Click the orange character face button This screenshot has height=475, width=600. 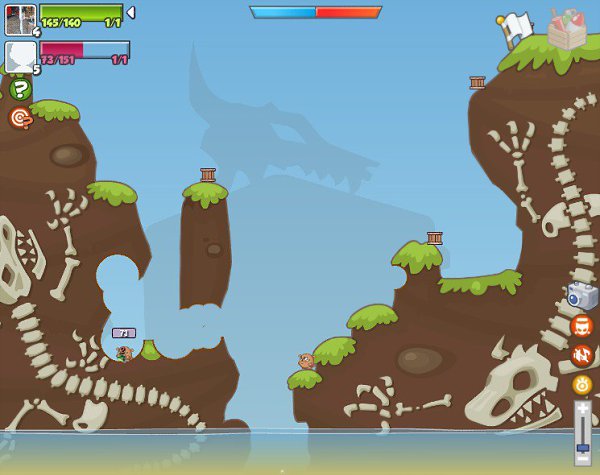[581, 326]
